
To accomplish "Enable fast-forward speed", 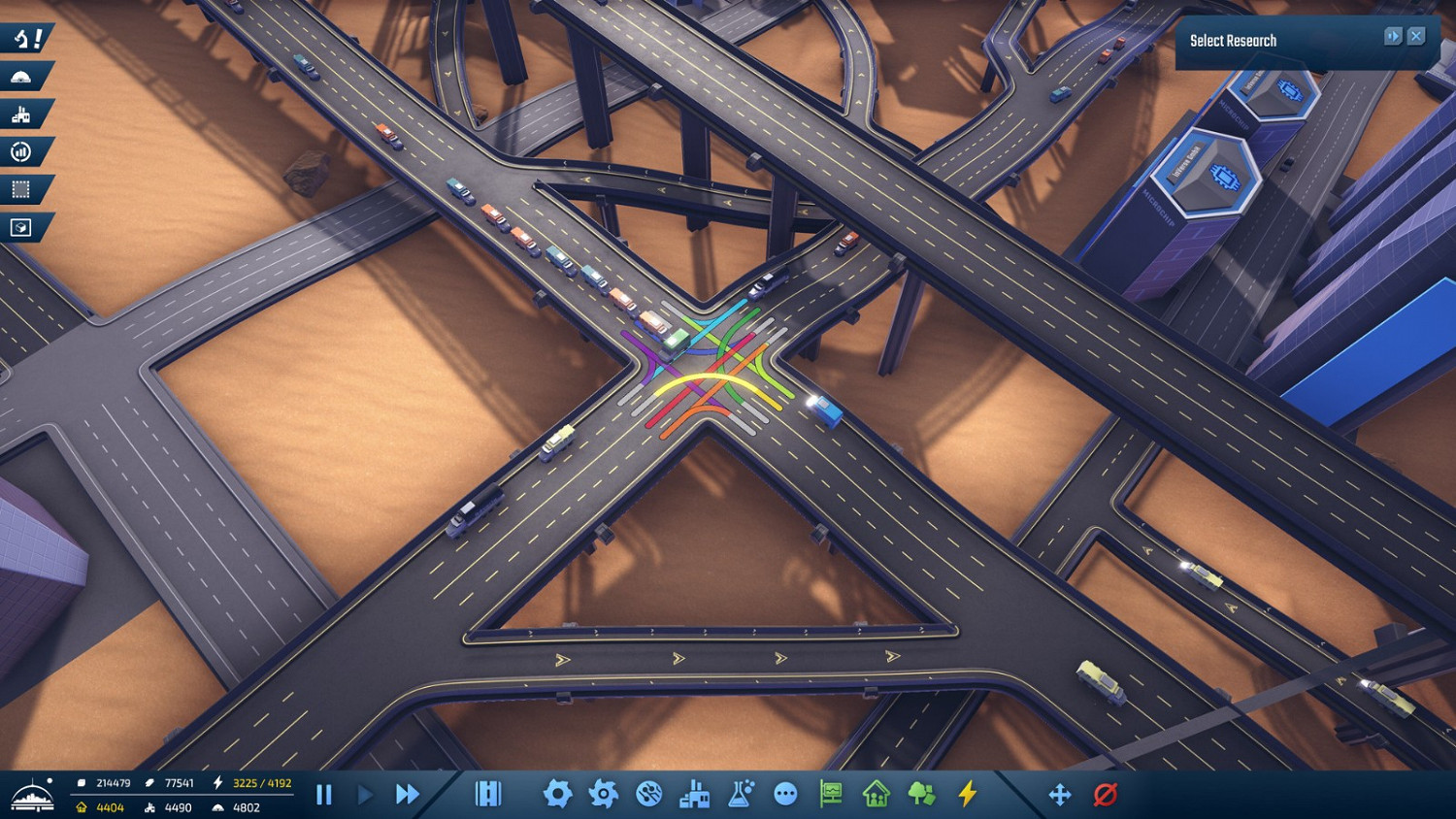I will [407, 794].
